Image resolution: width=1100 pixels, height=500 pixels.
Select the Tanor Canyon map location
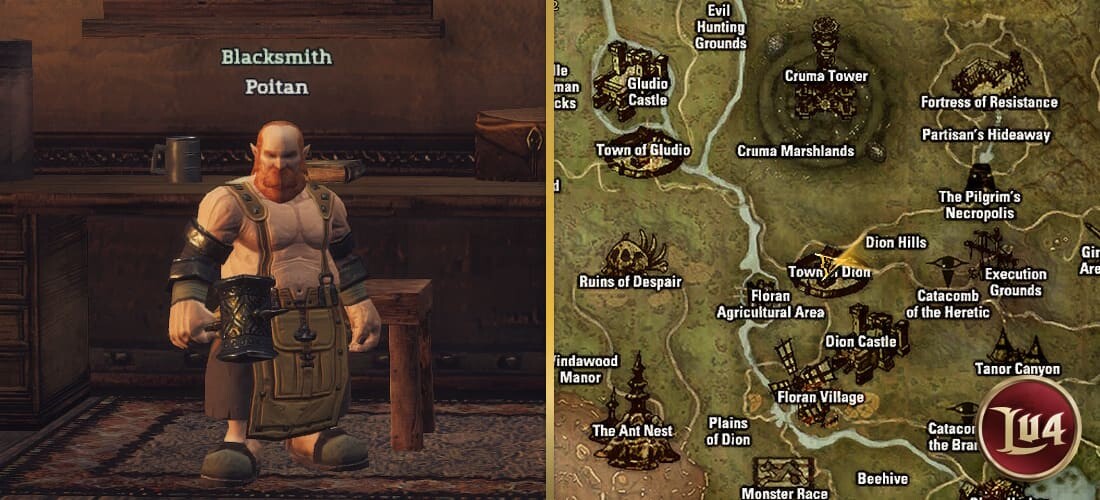(x=1016, y=348)
